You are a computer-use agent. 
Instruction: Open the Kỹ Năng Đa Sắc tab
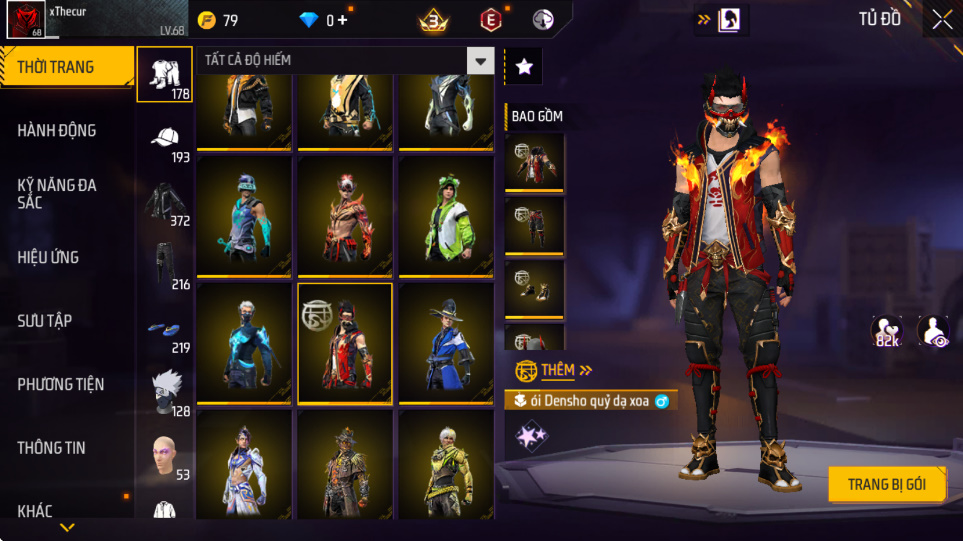point(57,193)
